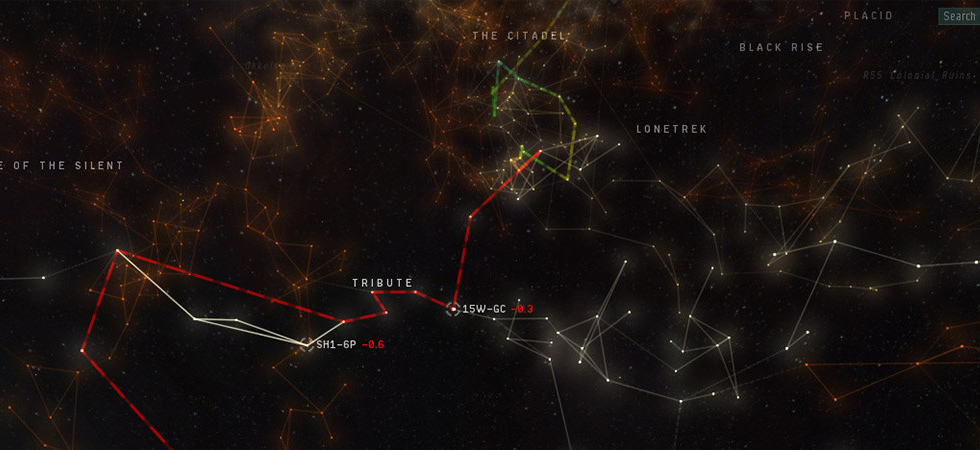Viewport: 980px width, 450px height.
Task: Select the SH1-6P system marker
Action: pyautogui.click(x=307, y=344)
